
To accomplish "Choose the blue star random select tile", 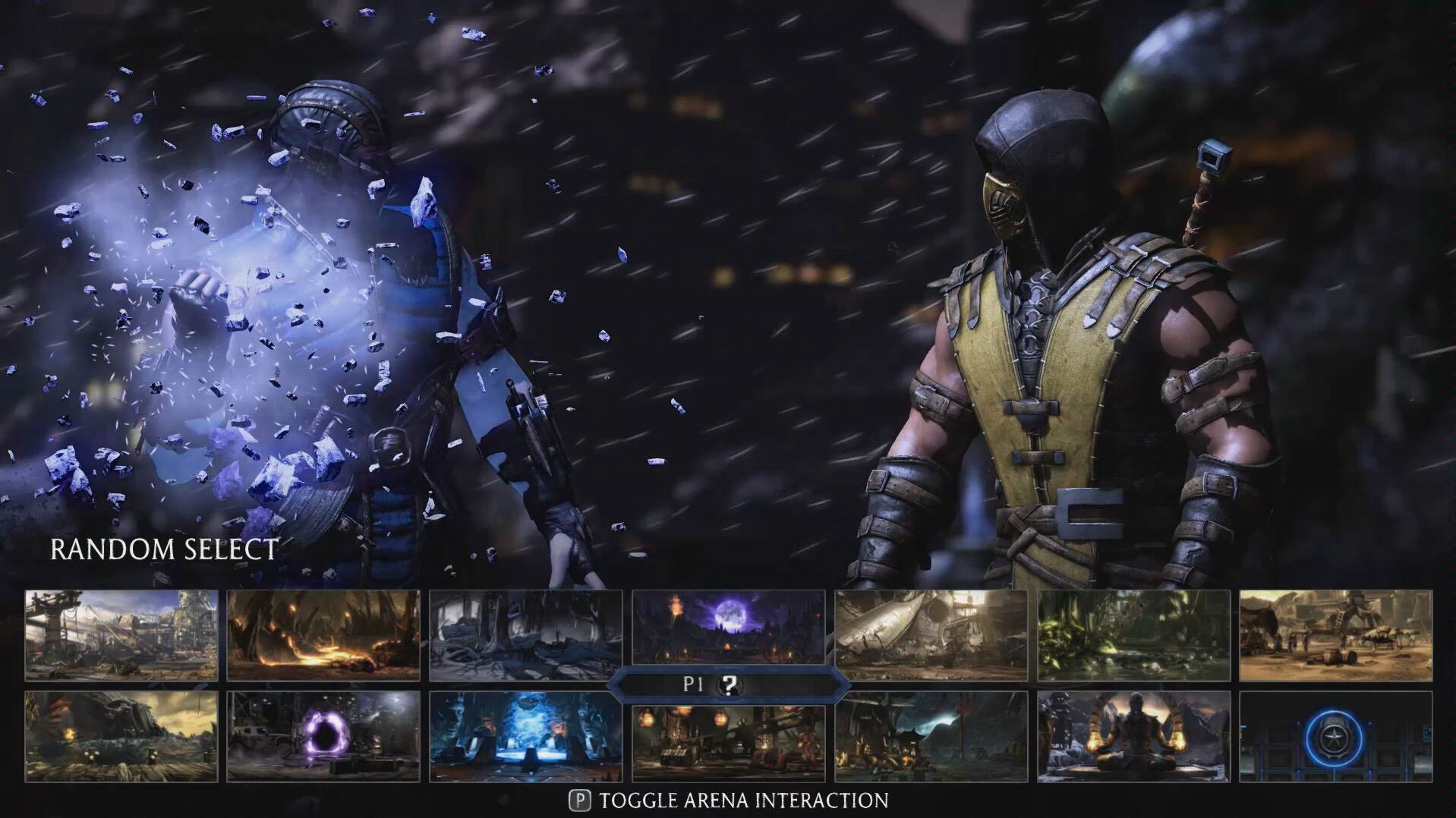I will [1335, 736].
